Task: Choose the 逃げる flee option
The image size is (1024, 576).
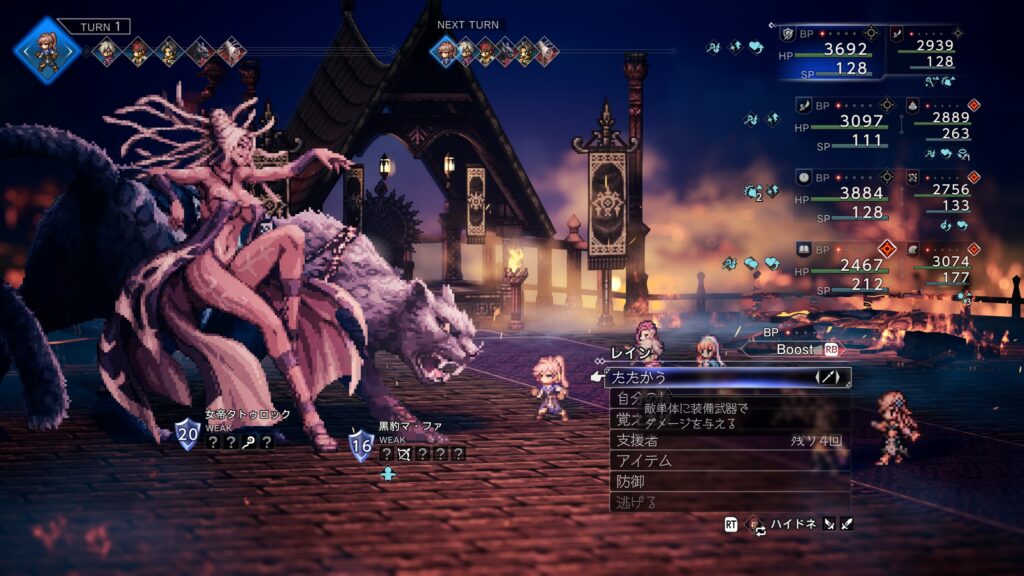Action: (700, 502)
